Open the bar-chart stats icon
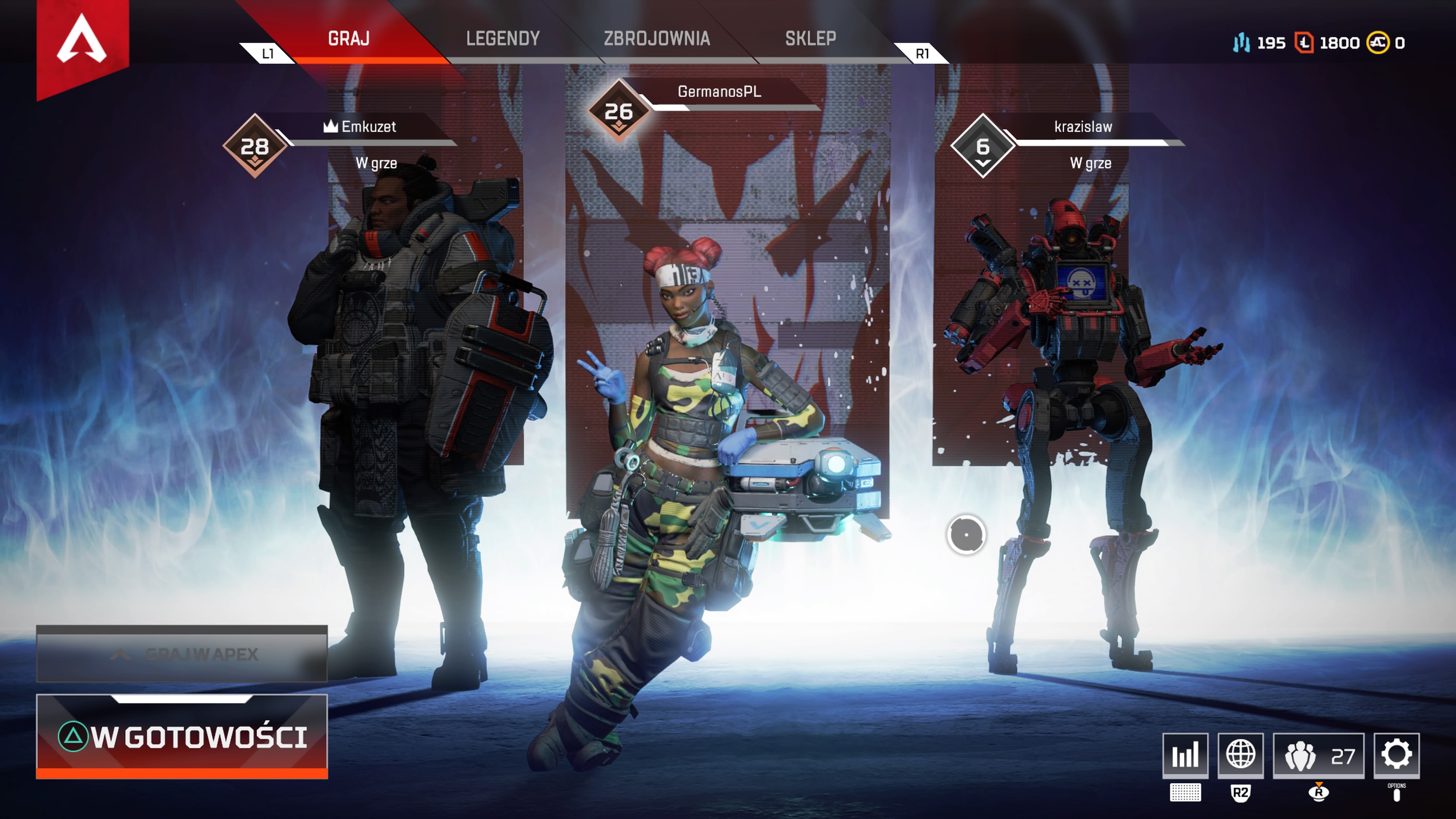 1185,755
